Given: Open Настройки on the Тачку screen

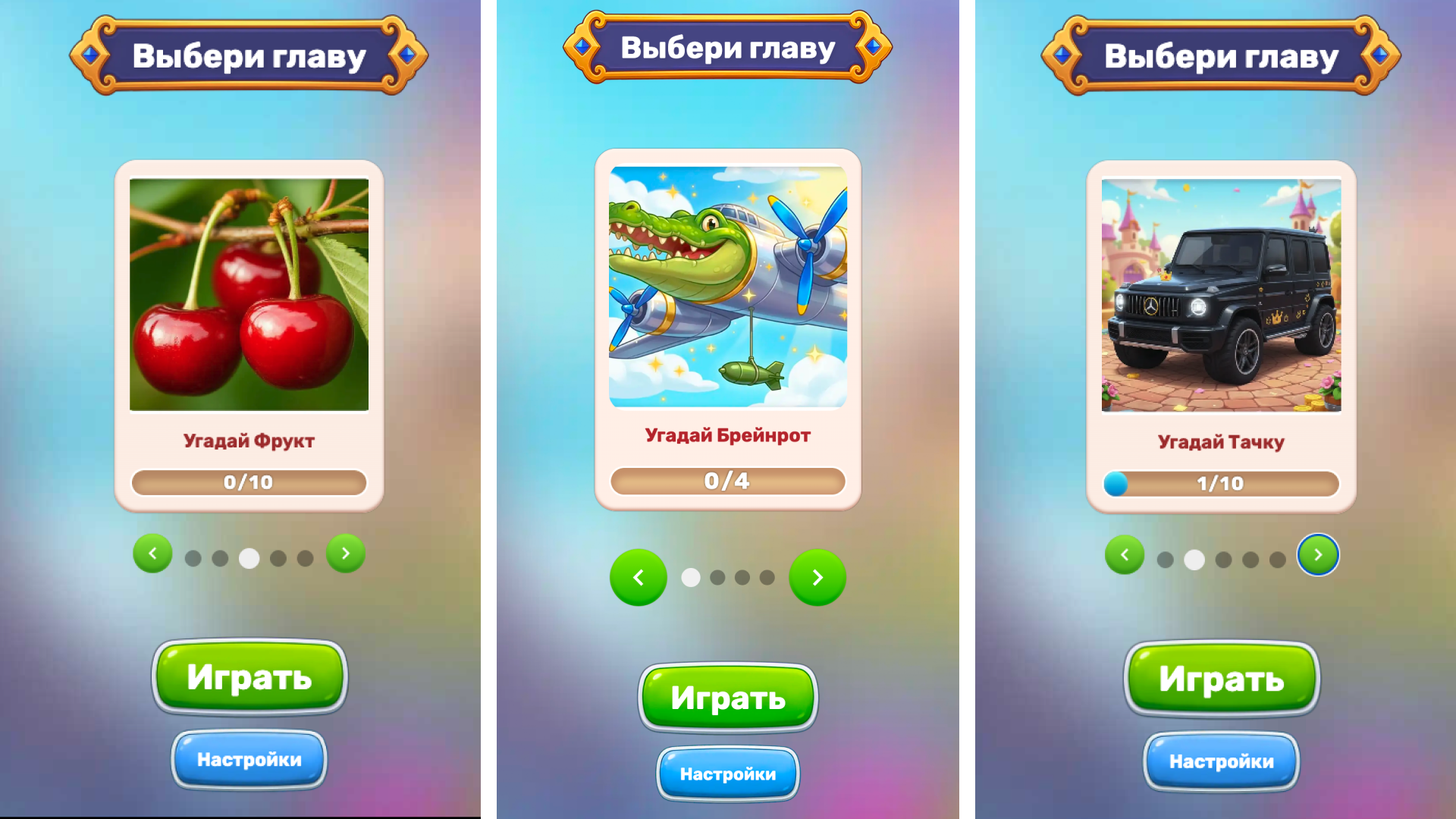Looking at the screenshot, I should tap(1220, 761).
